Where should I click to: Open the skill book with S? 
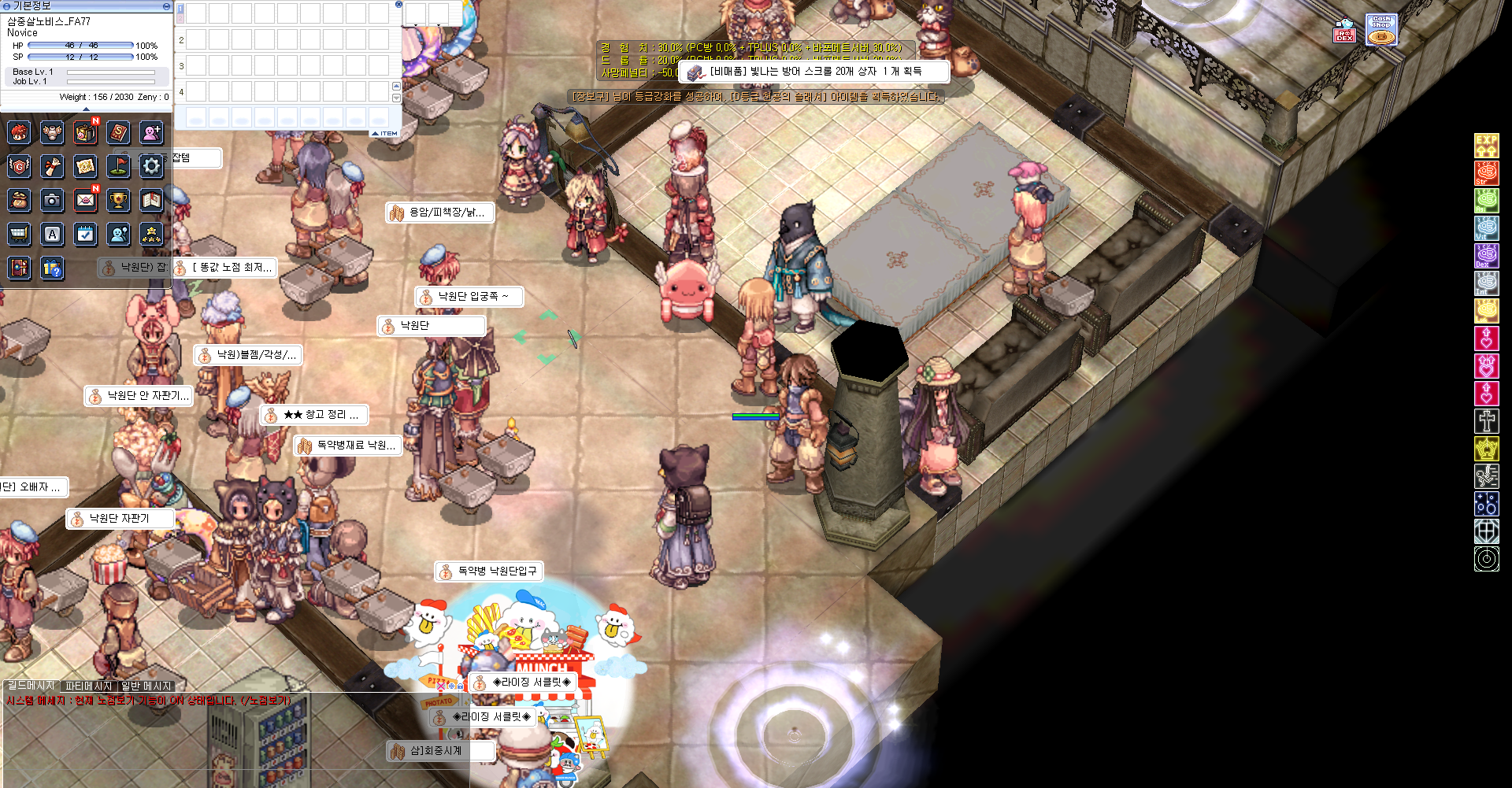click(x=118, y=132)
